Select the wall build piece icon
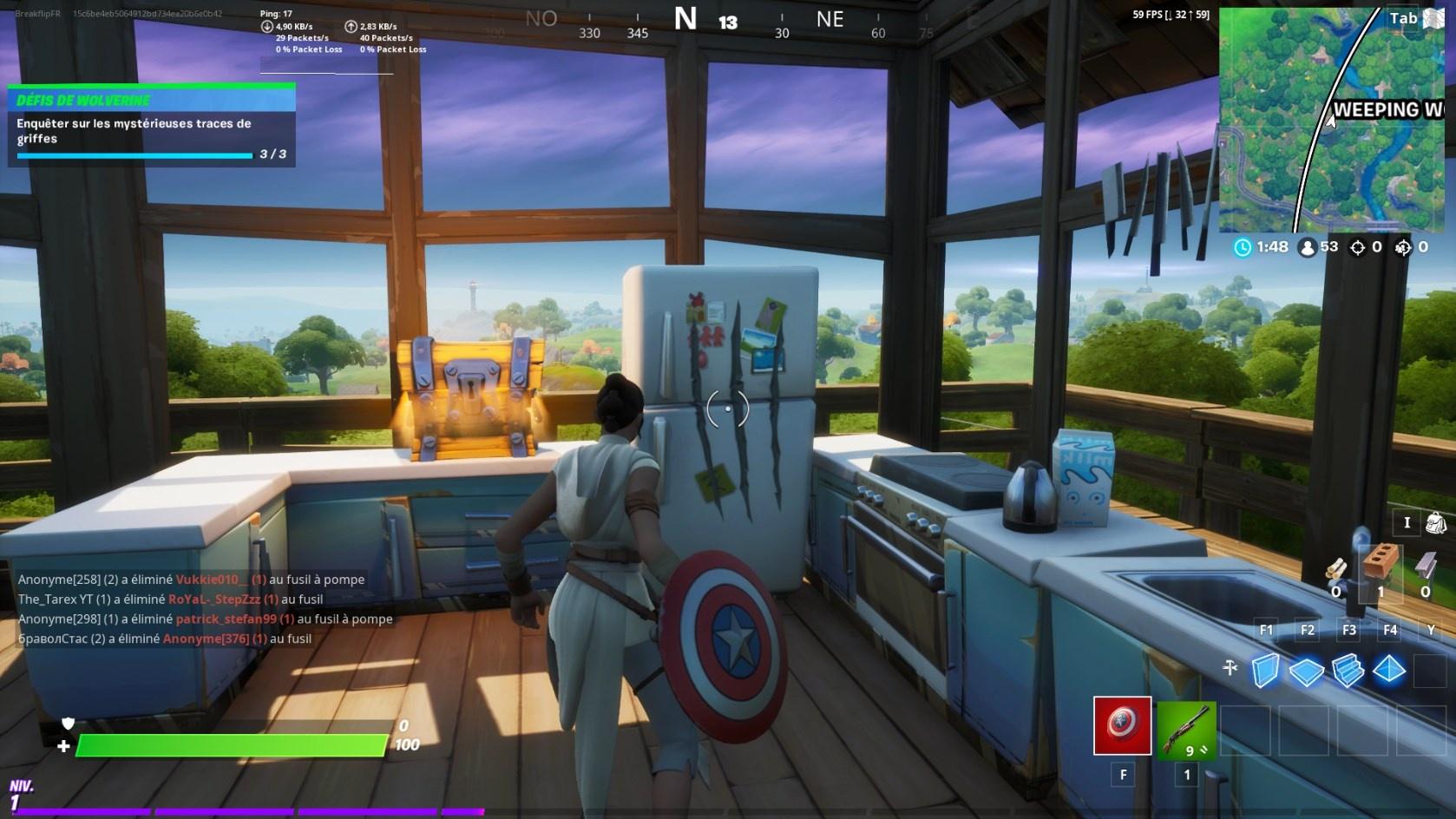This screenshot has height=819, width=1456. (x=1264, y=669)
